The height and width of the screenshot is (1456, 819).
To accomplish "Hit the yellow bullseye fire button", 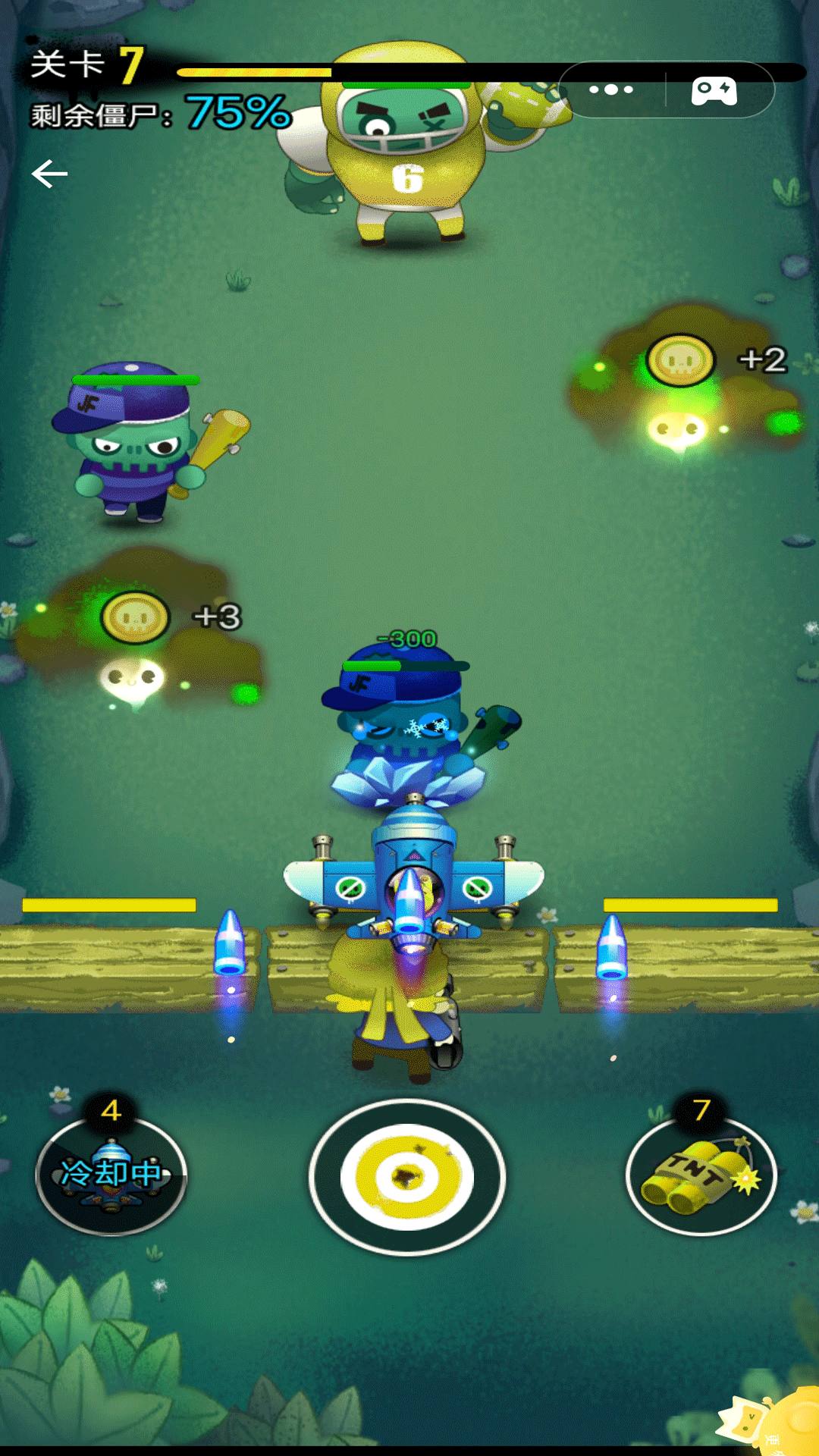I will coord(407,1177).
